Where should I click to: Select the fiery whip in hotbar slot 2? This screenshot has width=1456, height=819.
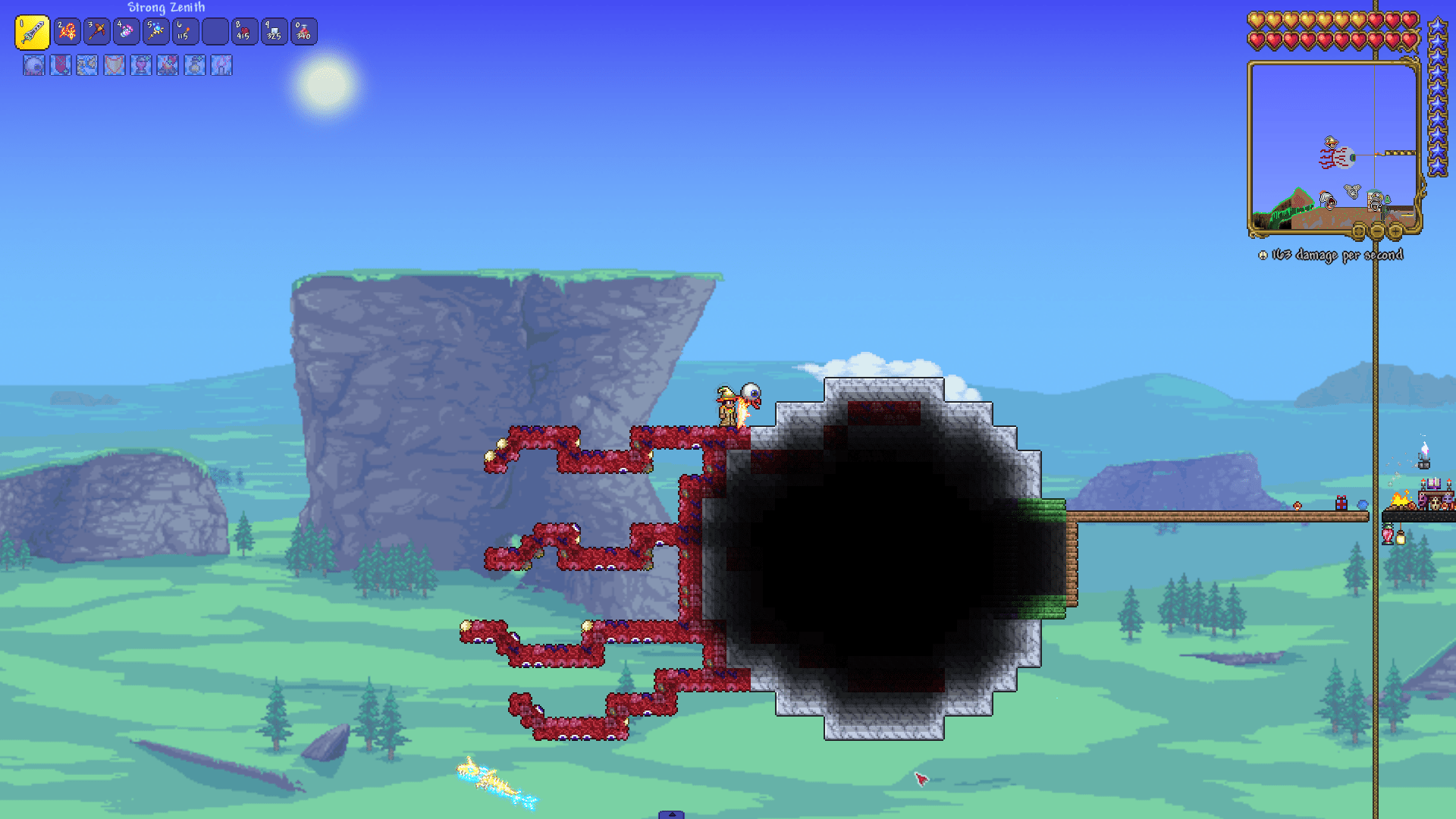click(x=67, y=31)
